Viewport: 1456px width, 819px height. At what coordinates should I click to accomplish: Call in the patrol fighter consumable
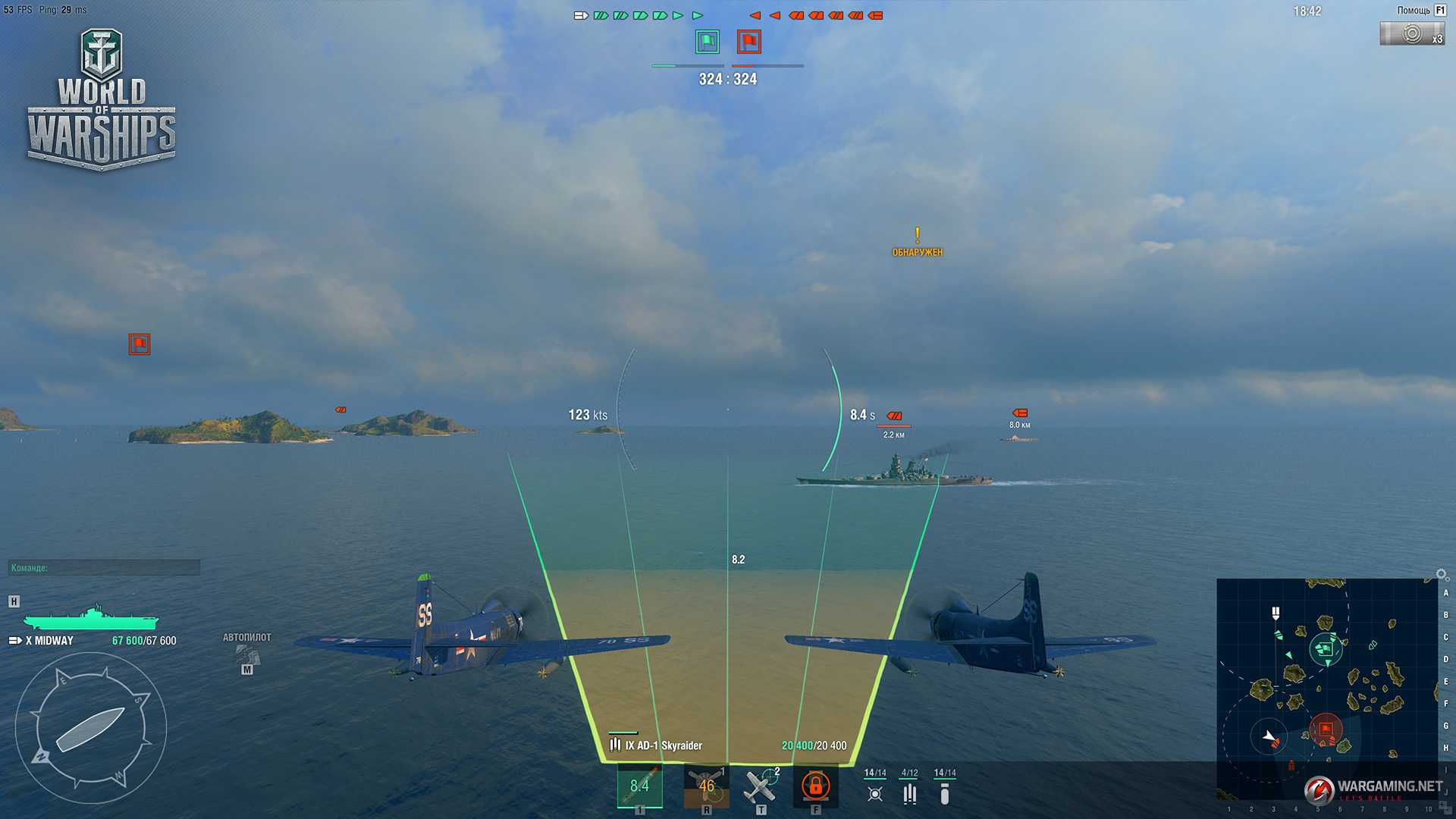point(761,786)
